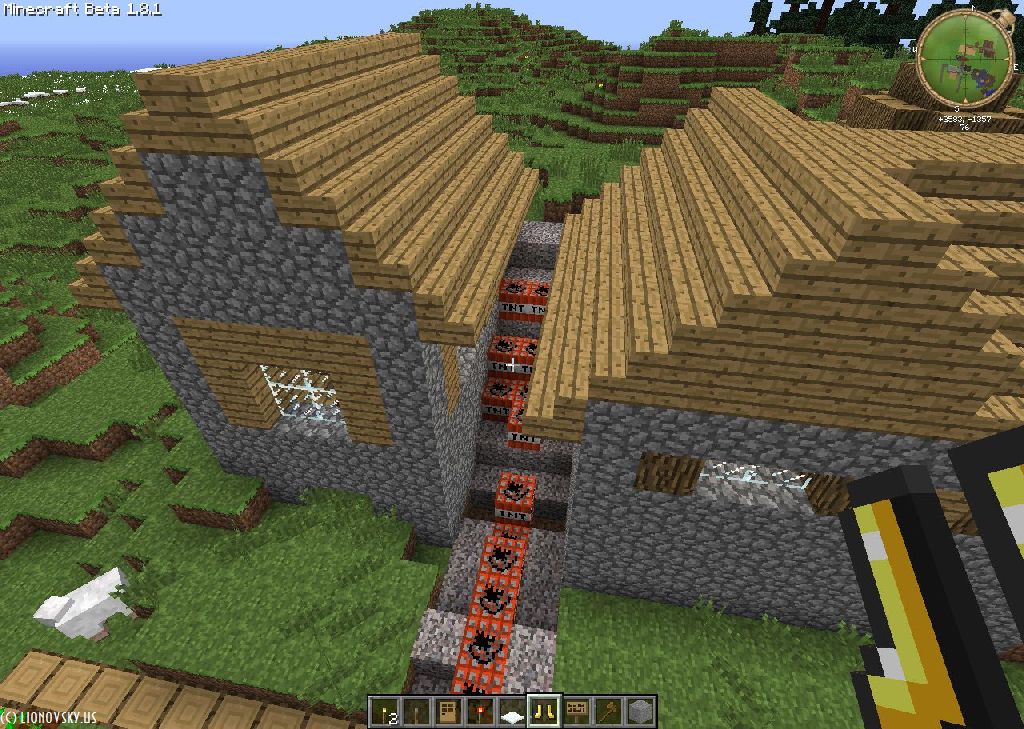Select the golden boots hotbar slot
The height and width of the screenshot is (729, 1024).
tap(545, 712)
